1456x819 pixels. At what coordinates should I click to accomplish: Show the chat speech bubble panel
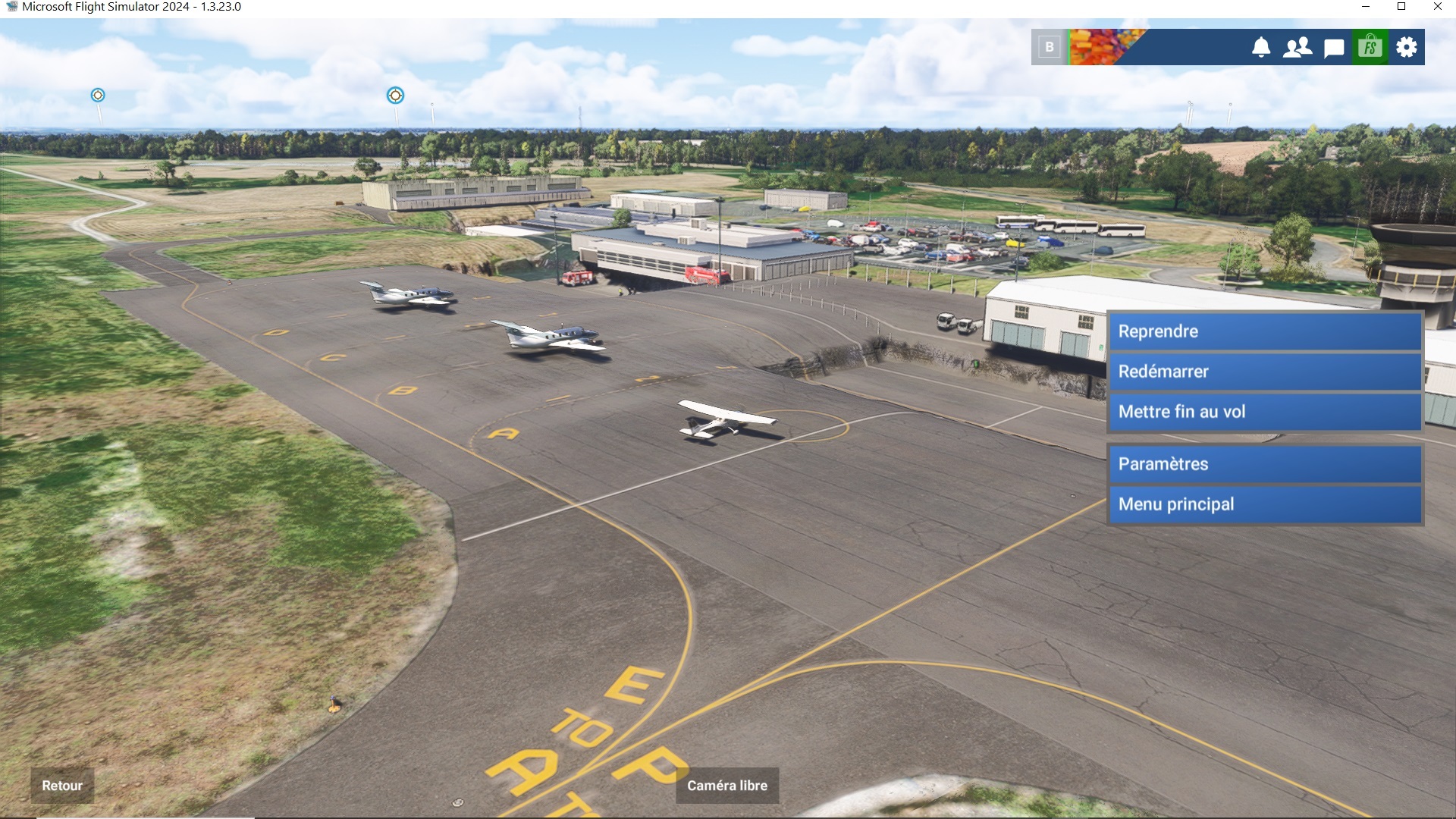pyautogui.click(x=1333, y=48)
